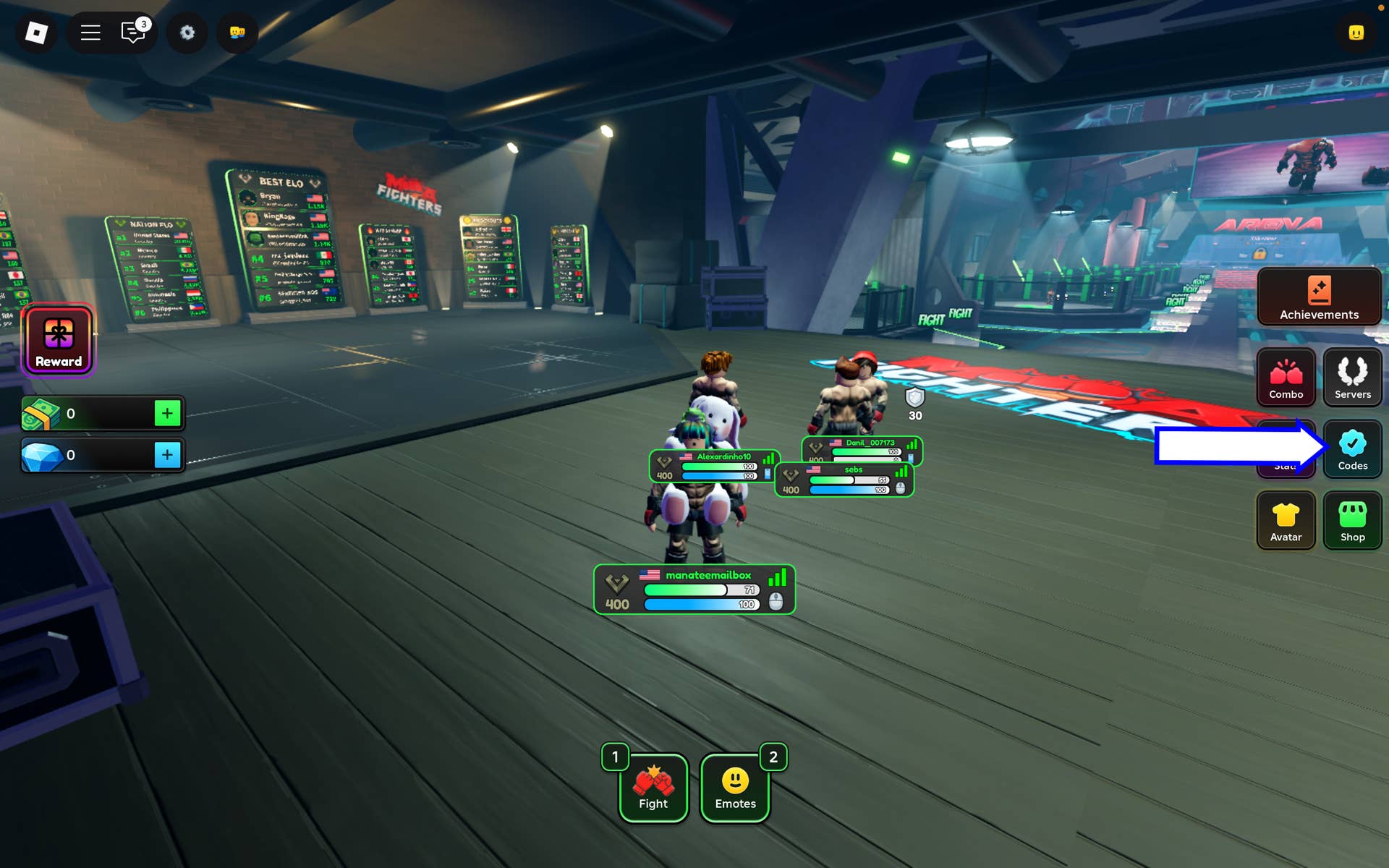Add cash with green plus button
This screenshot has height=868, width=1389.
click(x=167, y=413)
